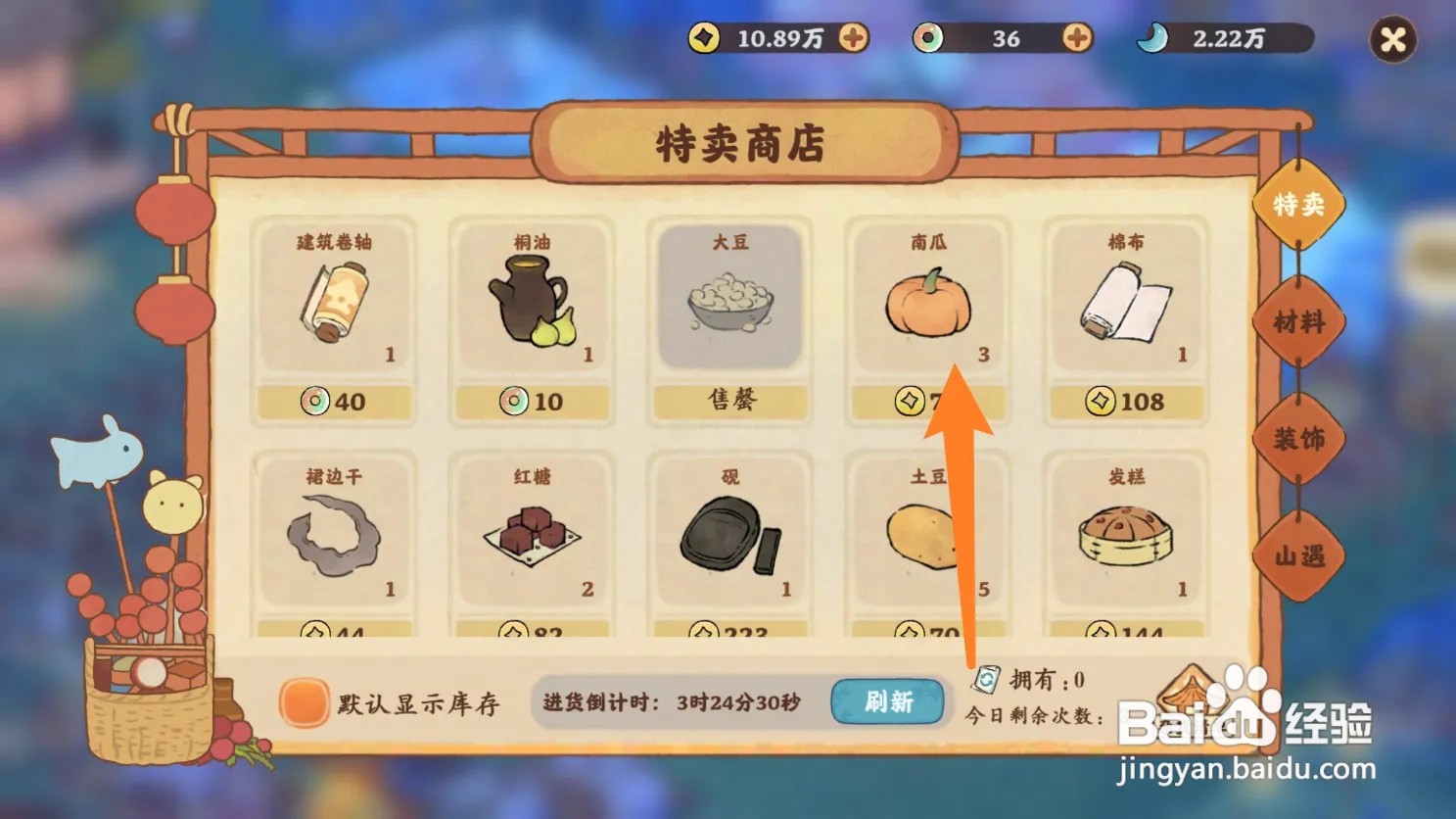Select the 南瓜 pumpkin item card

[926, 304]
